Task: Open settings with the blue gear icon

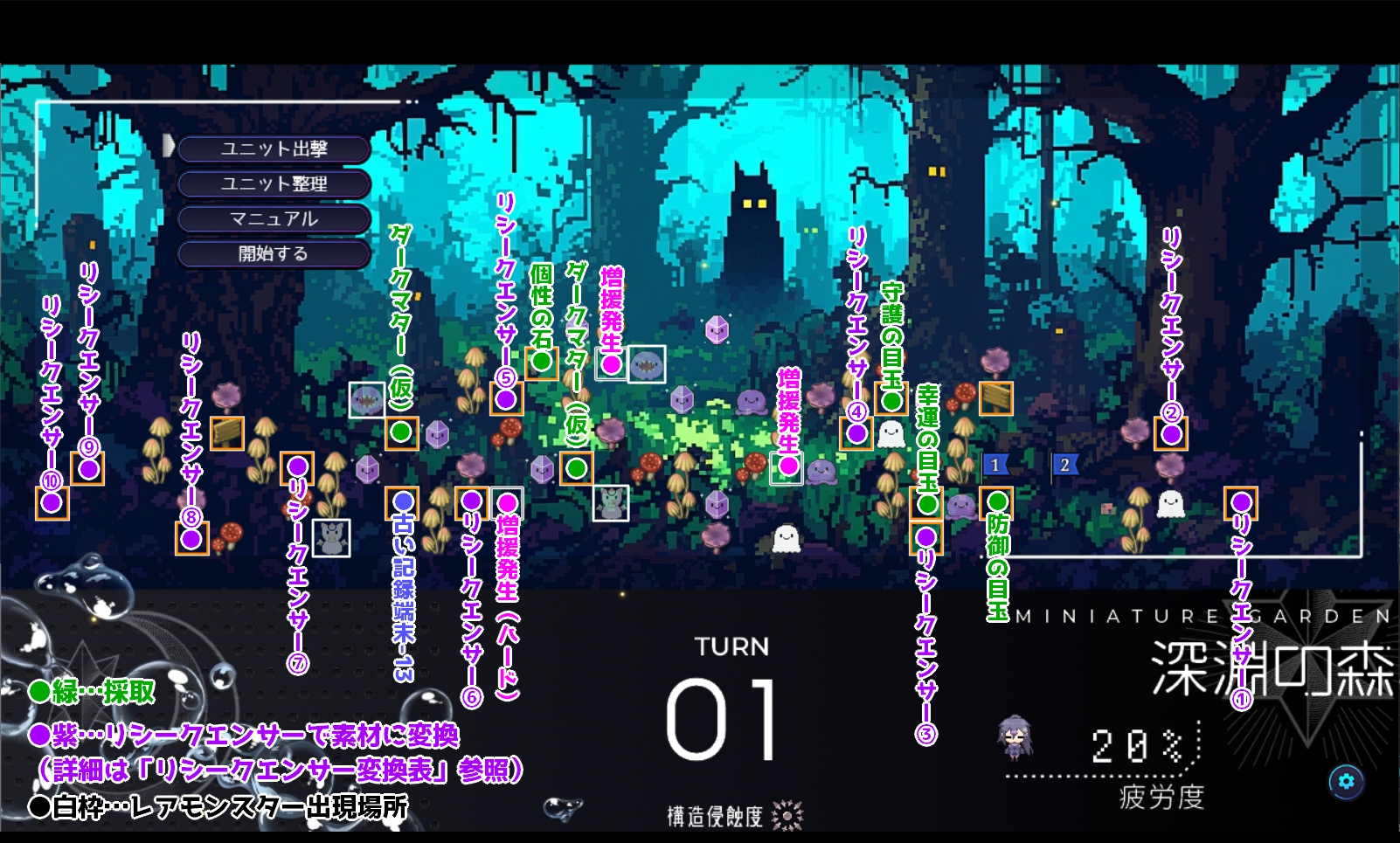Action: click(1346, 781)
